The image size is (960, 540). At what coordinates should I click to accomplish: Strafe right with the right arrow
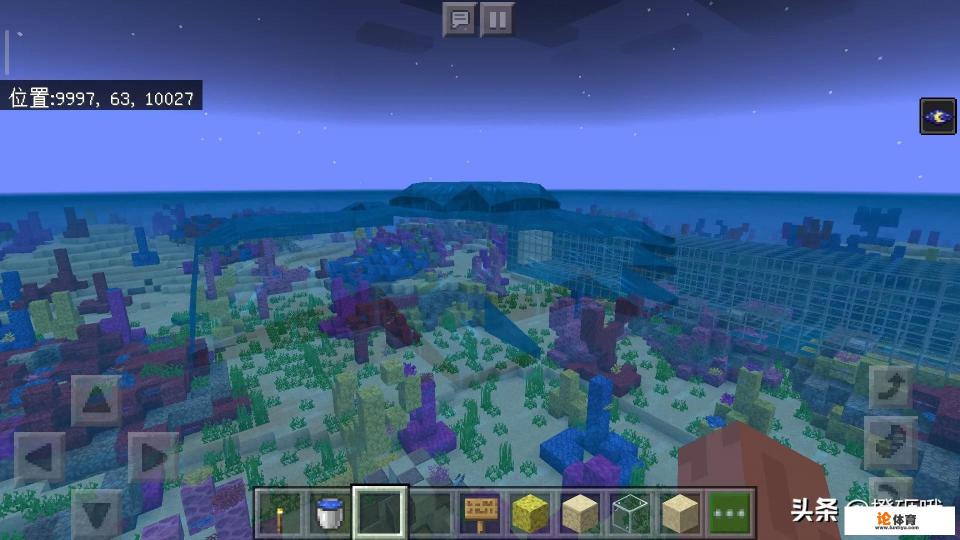[152, 459]
